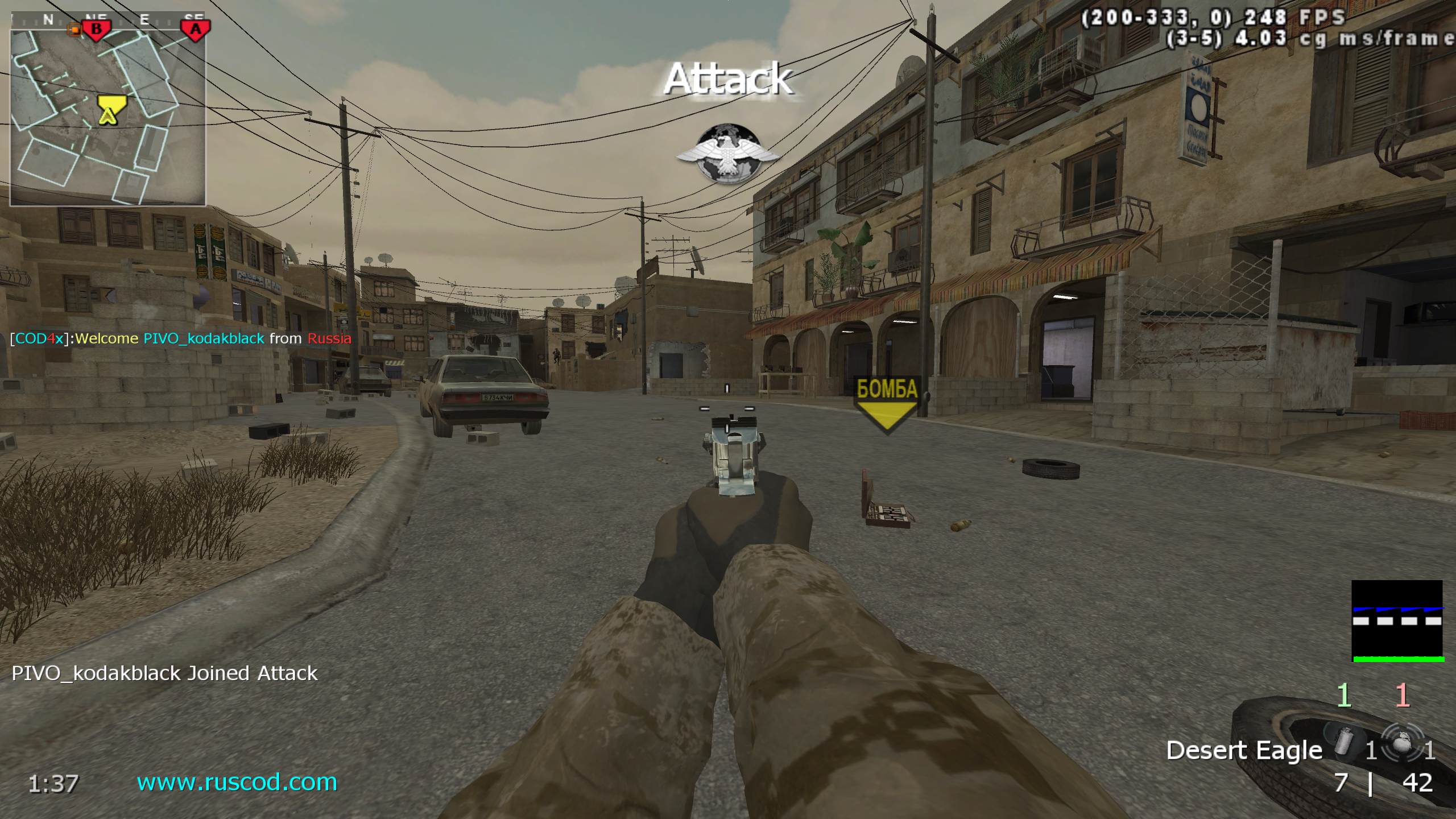The width and height of the screenshot is (1456, 819).
Task: Select the Desert Eagle weapon label
Action: [x=1244, y=751]
